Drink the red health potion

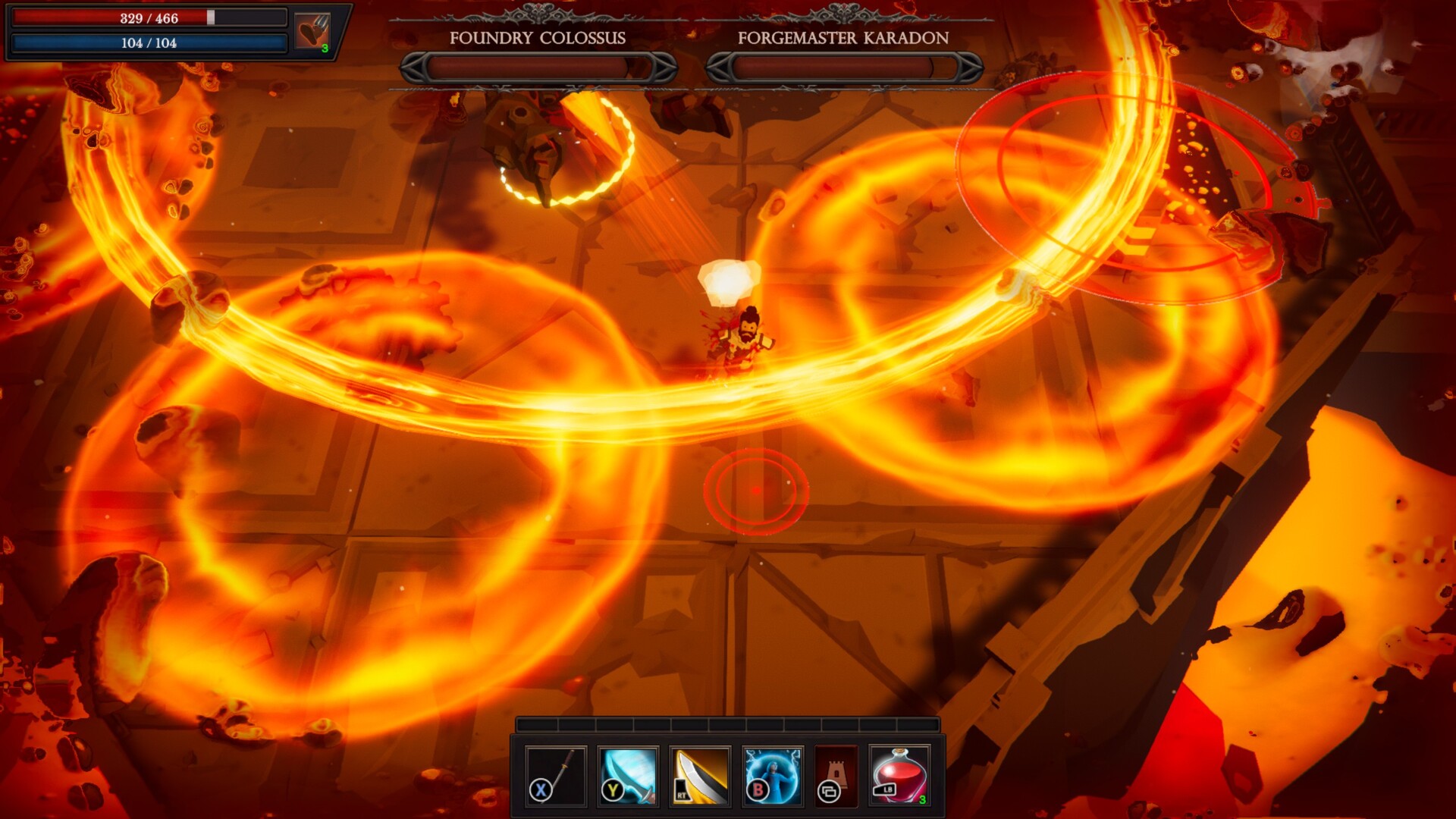coord(900,775)
